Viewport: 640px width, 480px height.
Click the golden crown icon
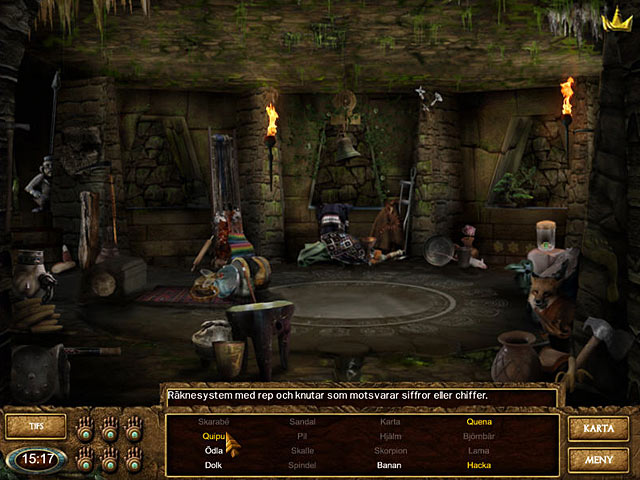click(x=610, y=20)
